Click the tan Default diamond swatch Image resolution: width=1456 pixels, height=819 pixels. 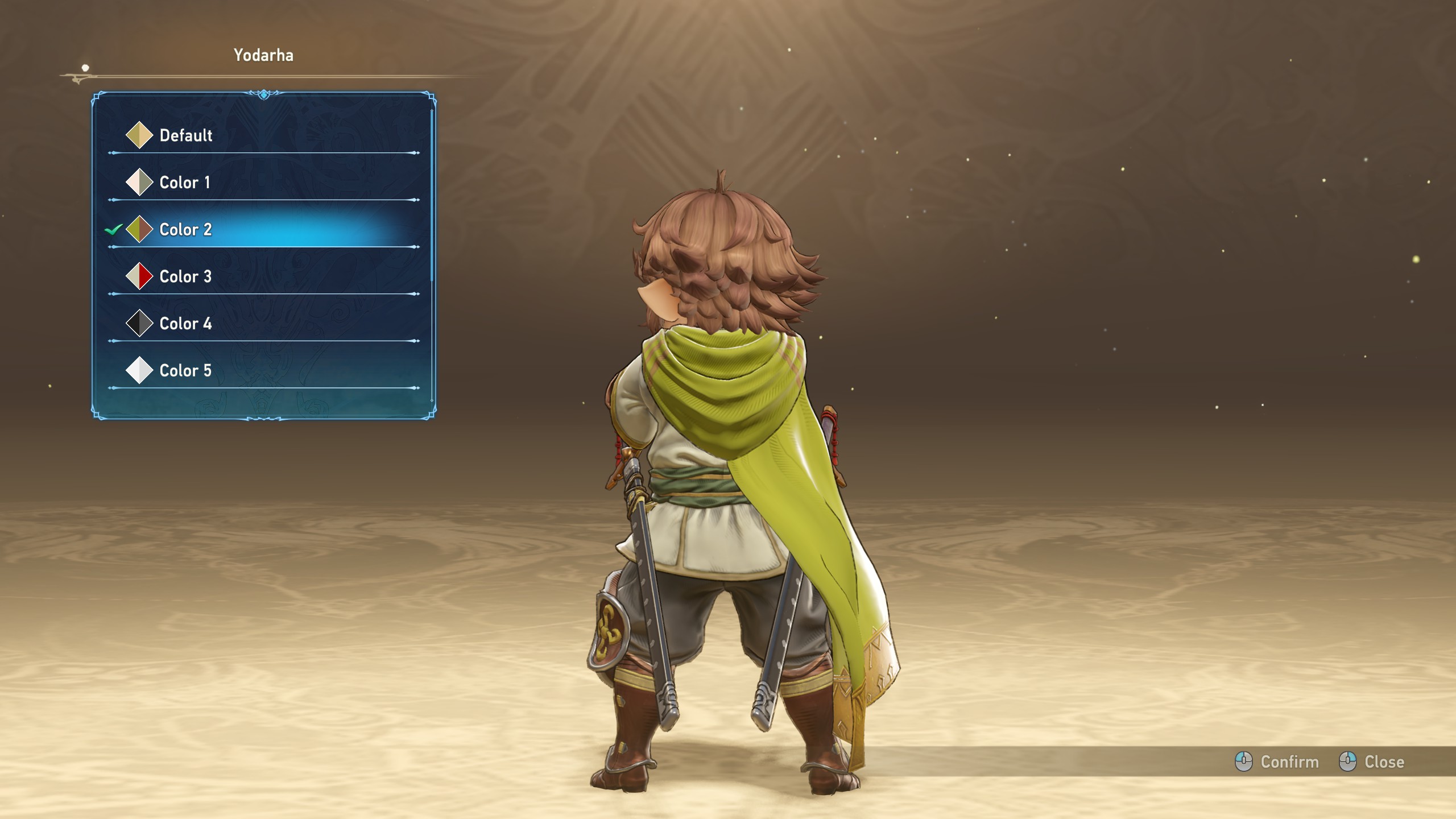click(139, 135)
